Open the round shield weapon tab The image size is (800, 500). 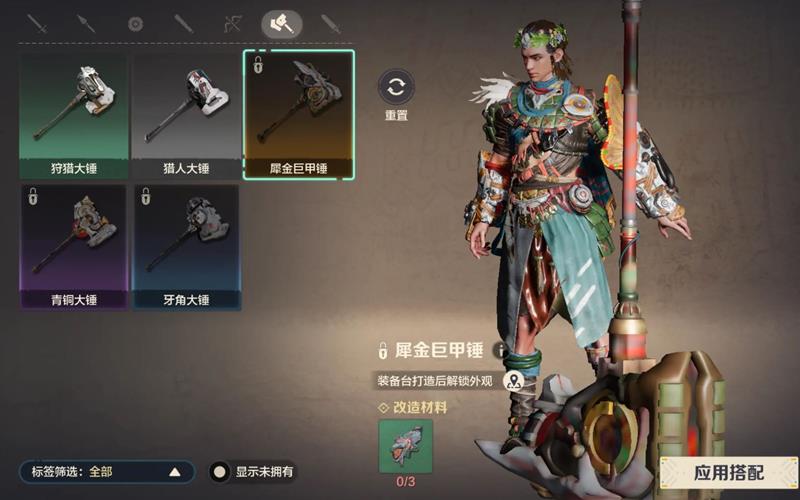click(135, 24)
